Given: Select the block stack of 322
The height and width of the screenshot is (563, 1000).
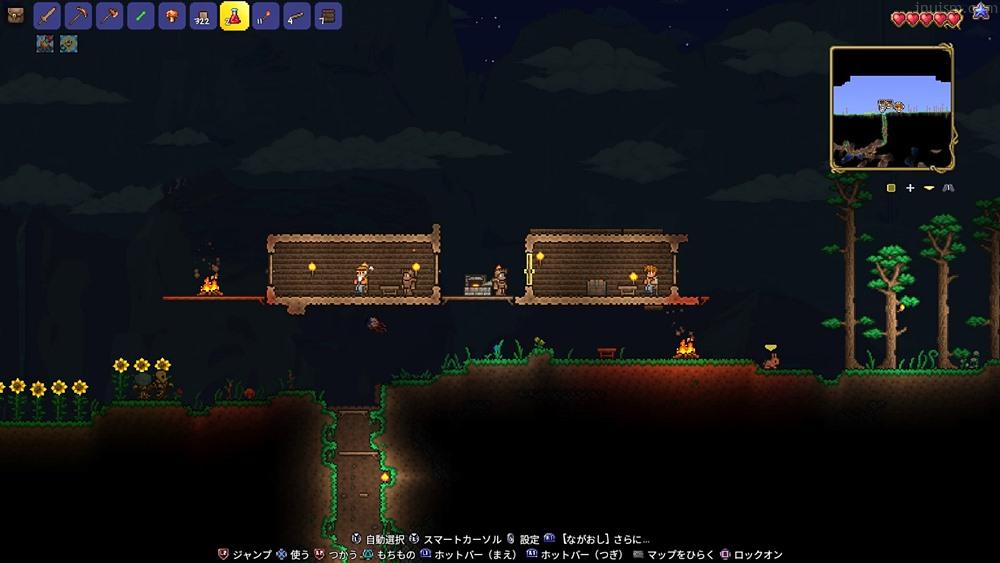Looking at the screenshot, I should [203, 16].
